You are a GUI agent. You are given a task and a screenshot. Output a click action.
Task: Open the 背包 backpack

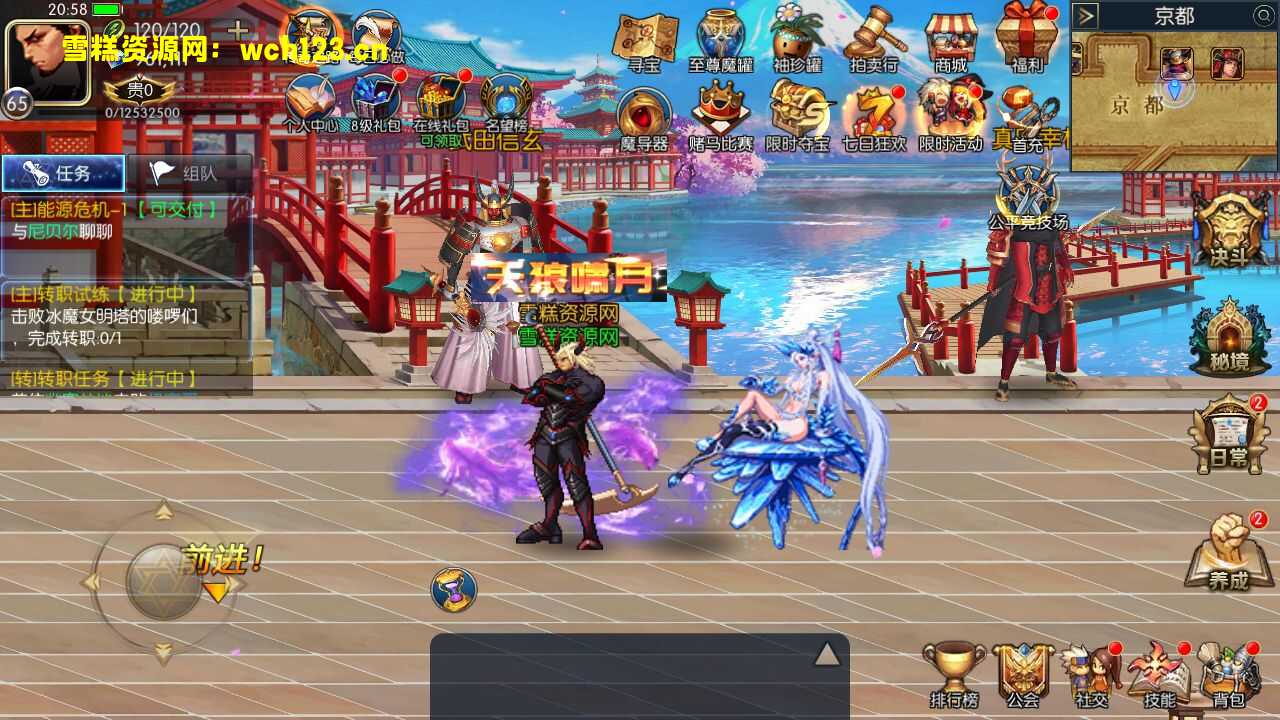click(x=1228, y=673)
